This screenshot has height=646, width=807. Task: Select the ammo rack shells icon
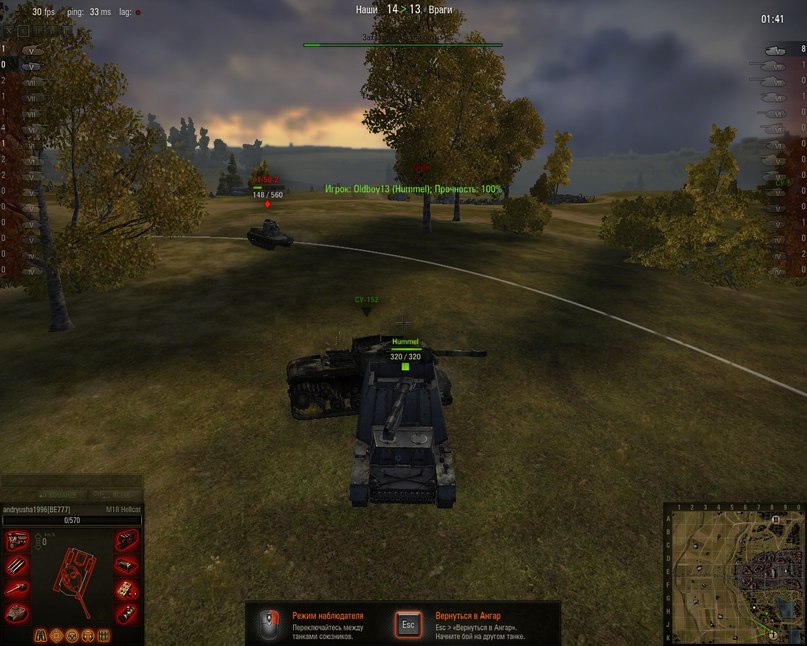click(18, 565)
